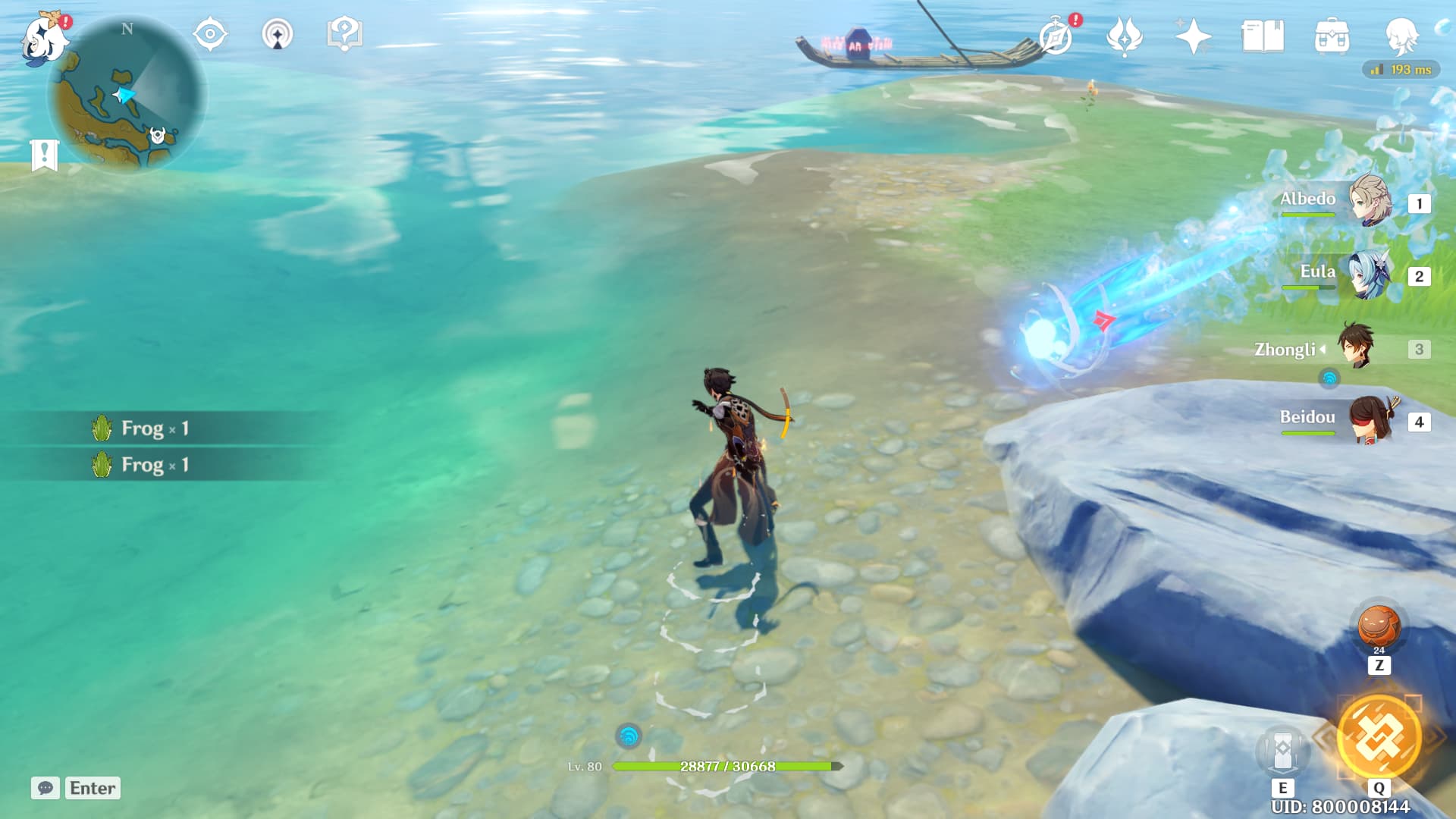Use the orange food gadget item

(x=1379, y=626)
